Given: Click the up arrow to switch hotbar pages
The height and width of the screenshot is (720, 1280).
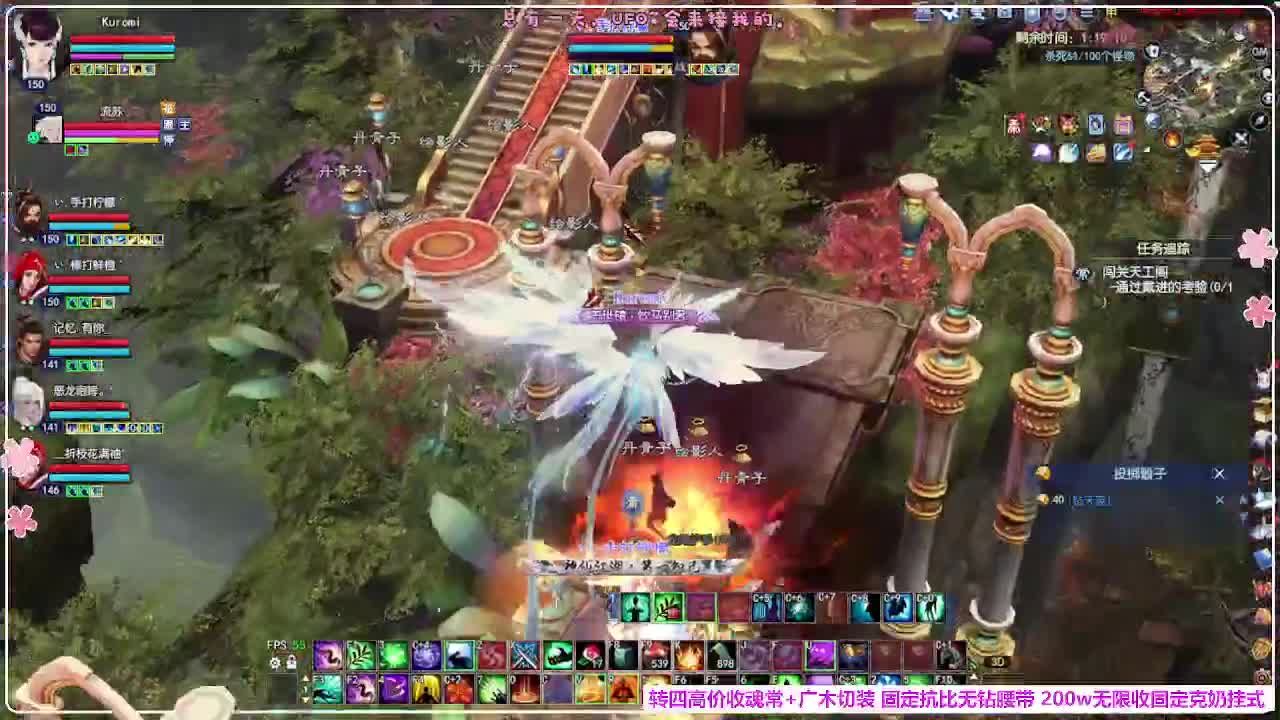Looking at the screenshot, I should click(x=307, y=678).
